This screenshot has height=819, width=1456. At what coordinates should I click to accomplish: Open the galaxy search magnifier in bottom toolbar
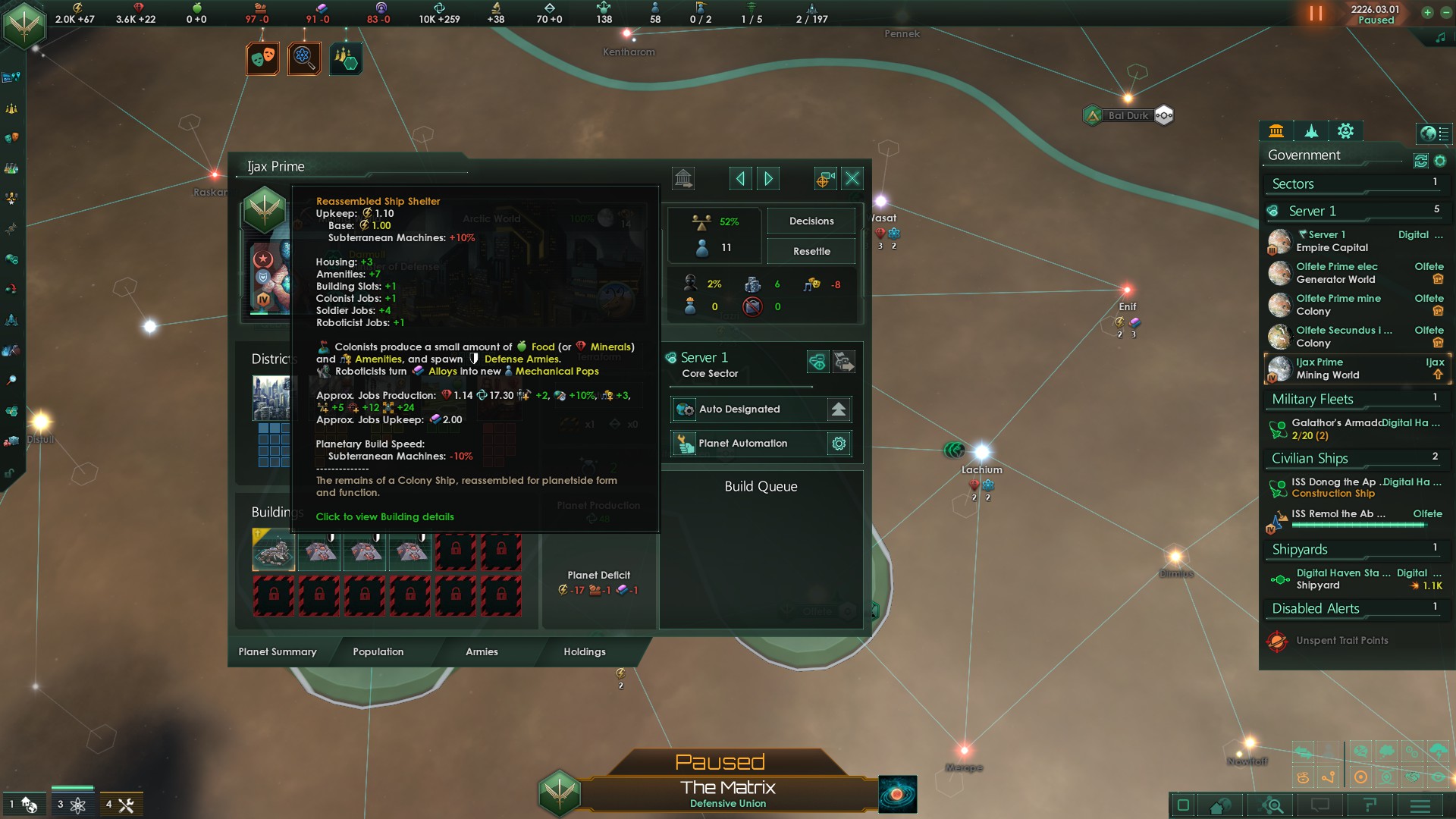click(x=1272, y=805)
